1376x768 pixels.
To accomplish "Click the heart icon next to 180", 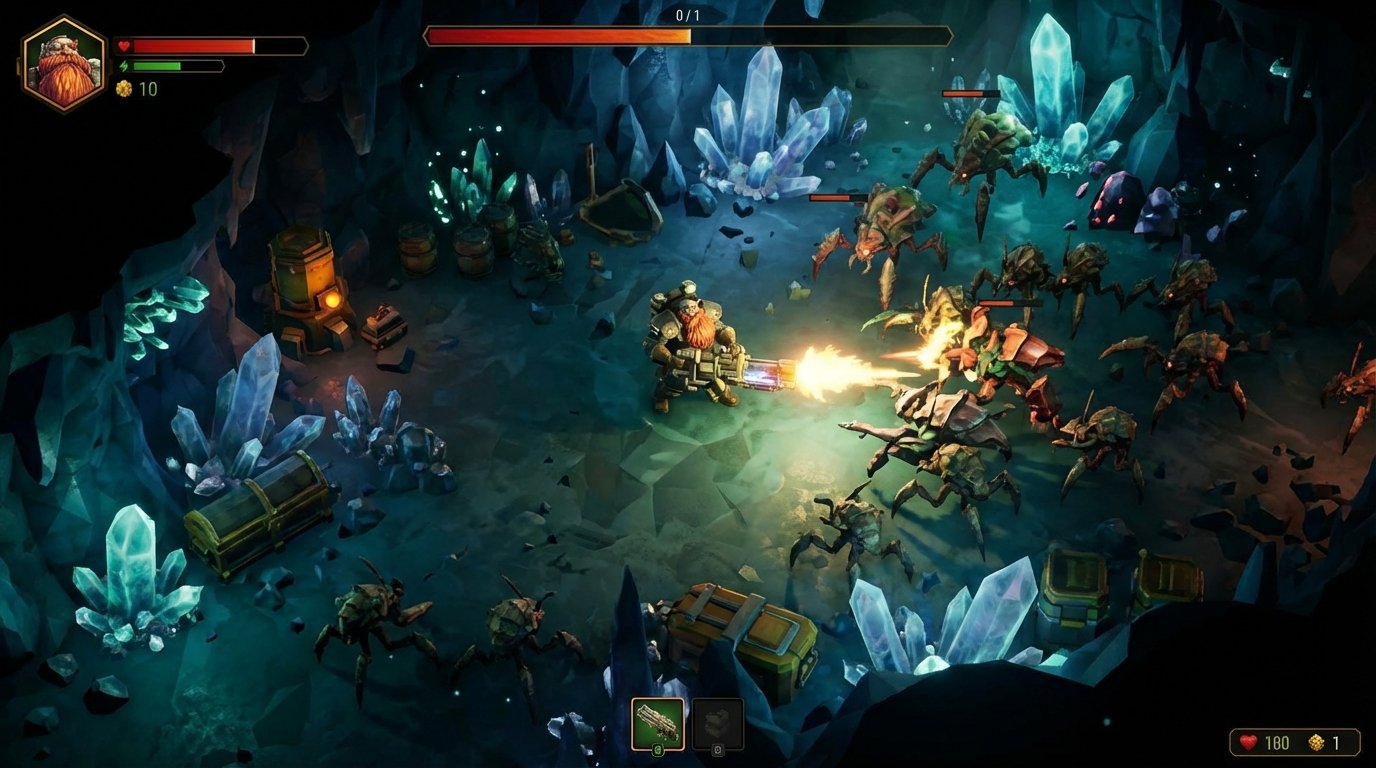I will tap(1248, 742).
